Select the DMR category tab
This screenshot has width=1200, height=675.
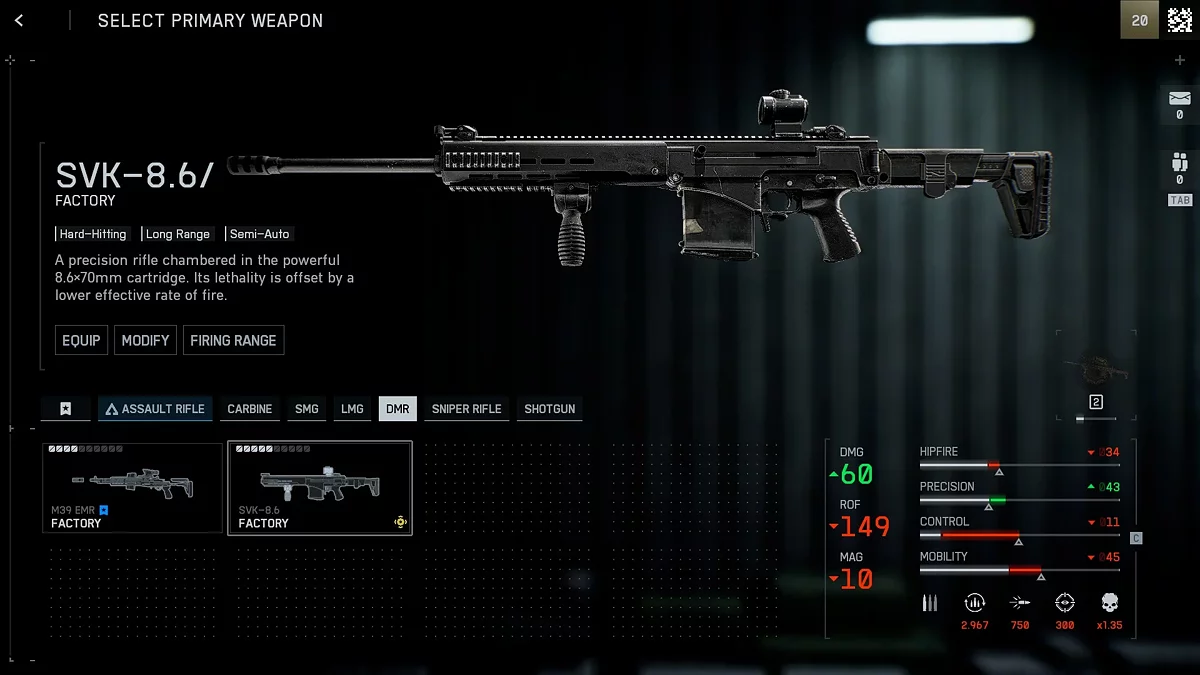(397, 408)
